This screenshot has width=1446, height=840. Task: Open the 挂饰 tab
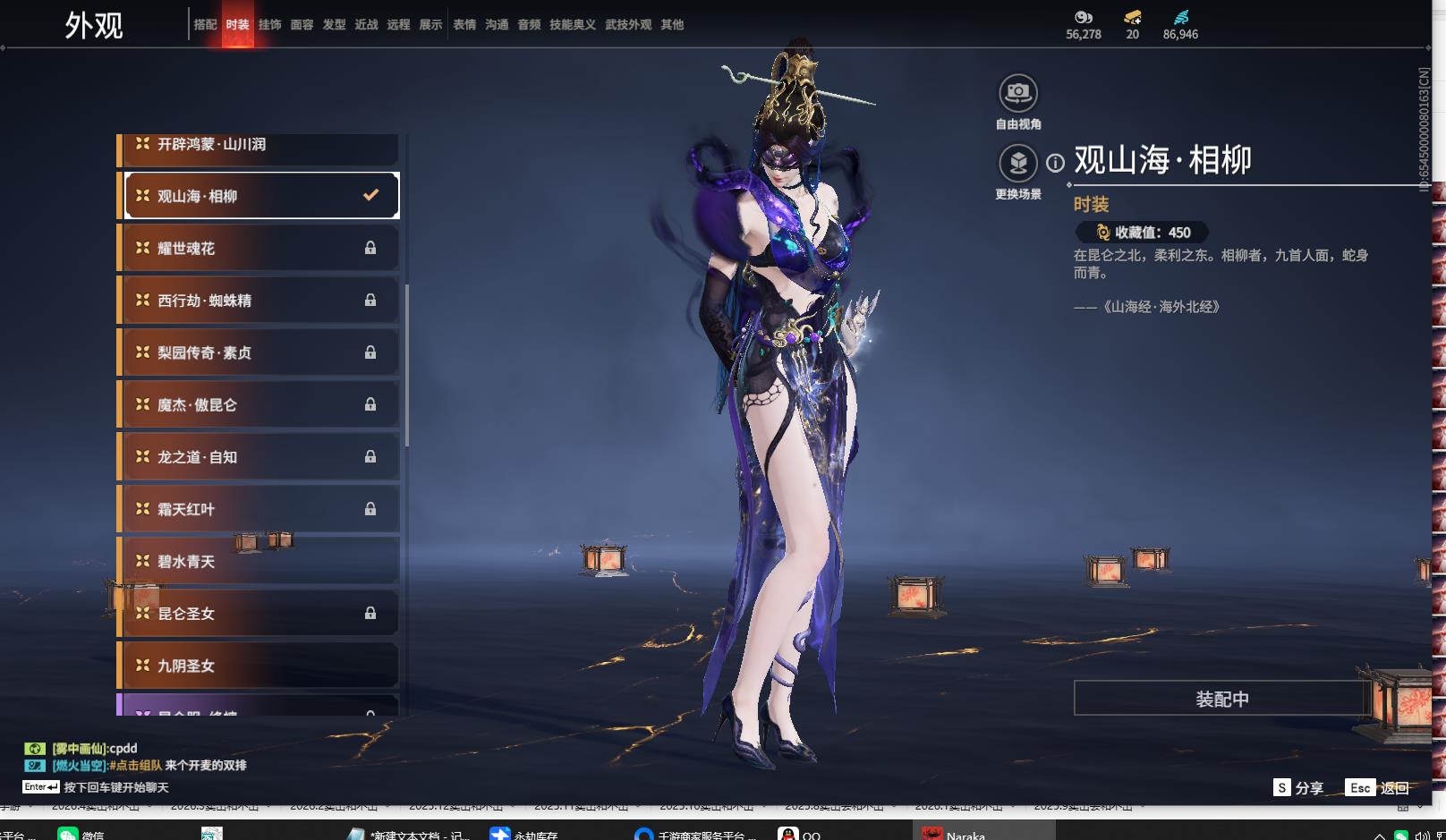pyautogui.click(x=269, y=25)
